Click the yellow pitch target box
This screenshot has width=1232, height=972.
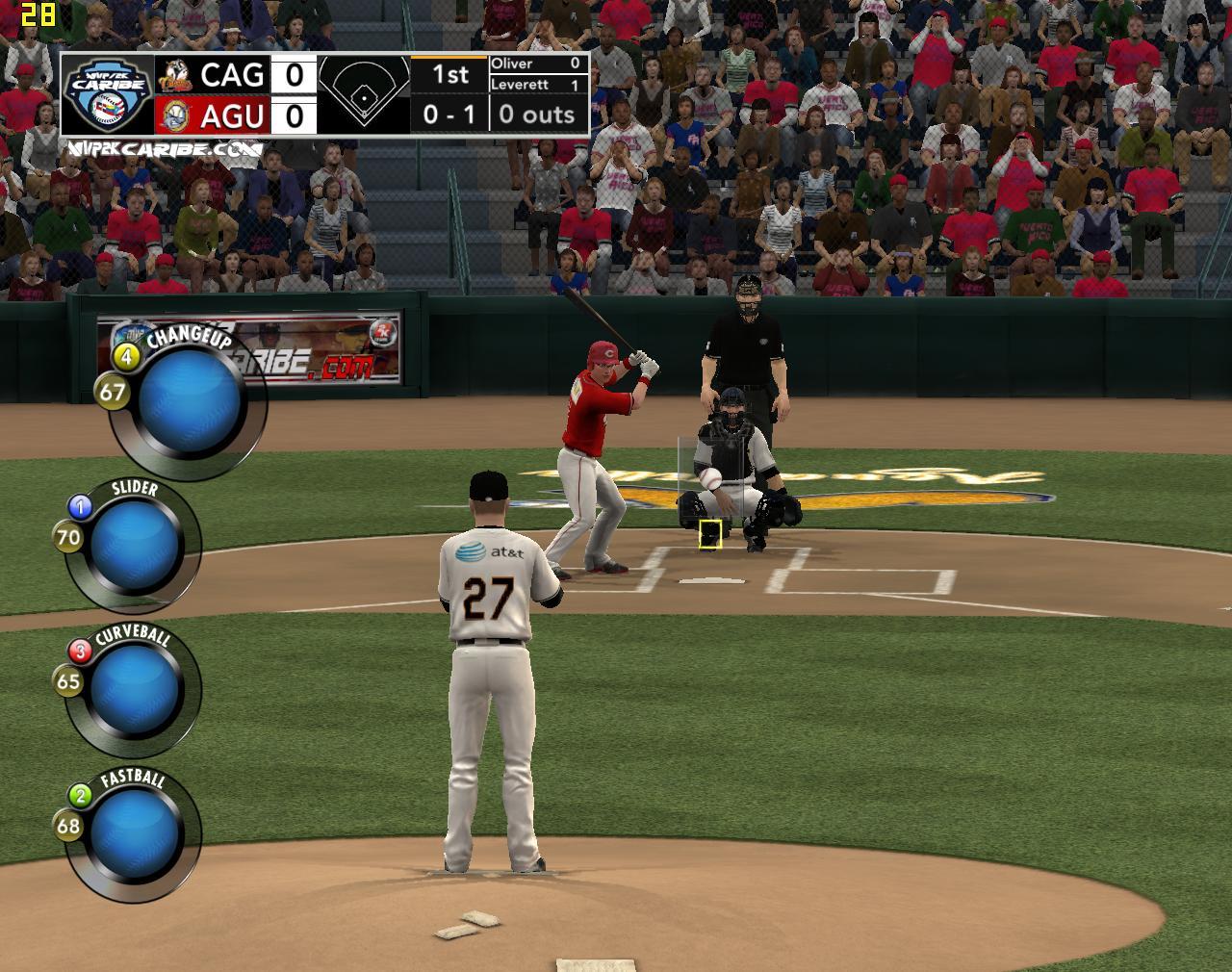point(710,535)
